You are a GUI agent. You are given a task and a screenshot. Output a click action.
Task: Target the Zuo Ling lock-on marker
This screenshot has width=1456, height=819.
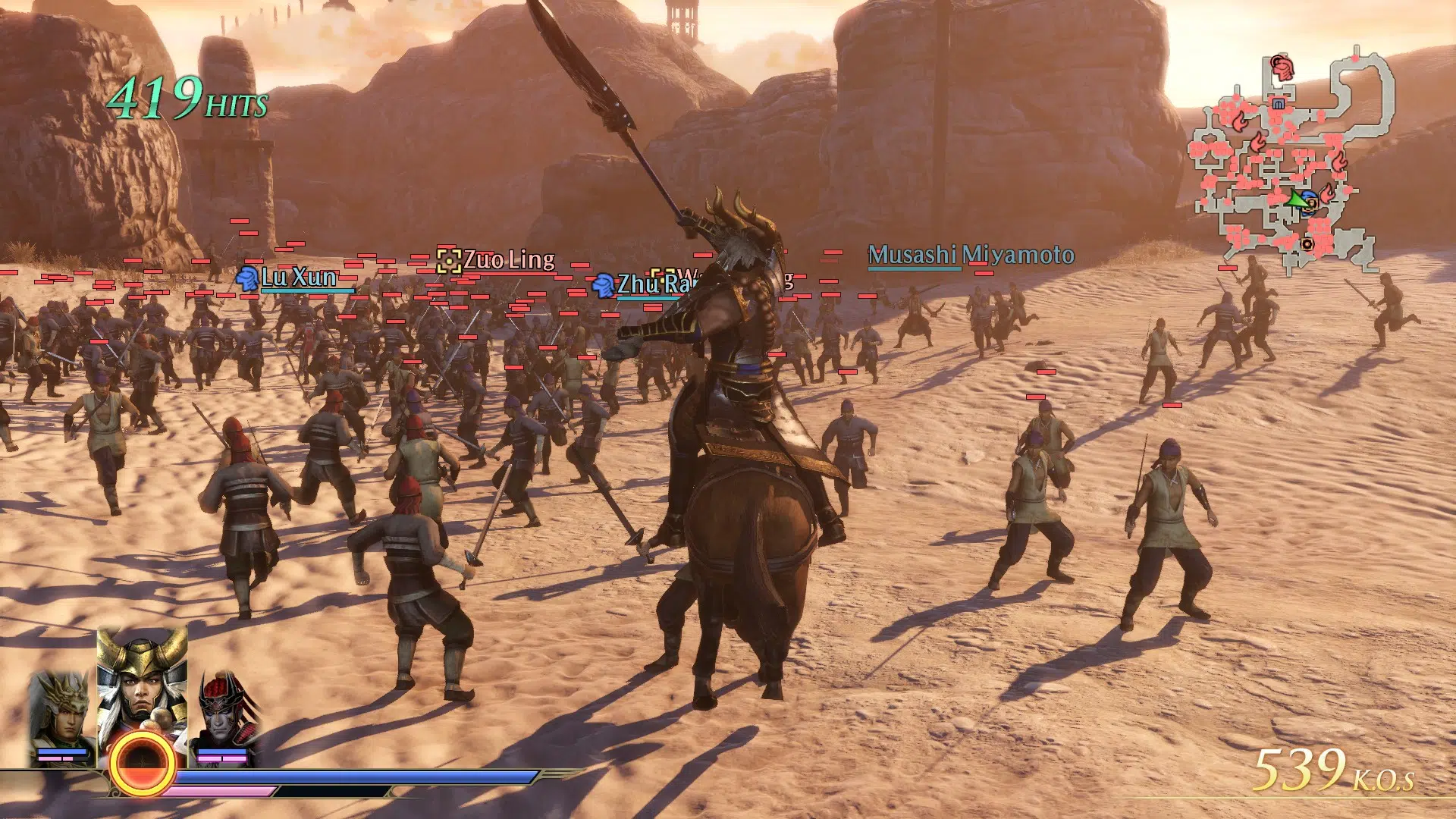tap(449, 261)
